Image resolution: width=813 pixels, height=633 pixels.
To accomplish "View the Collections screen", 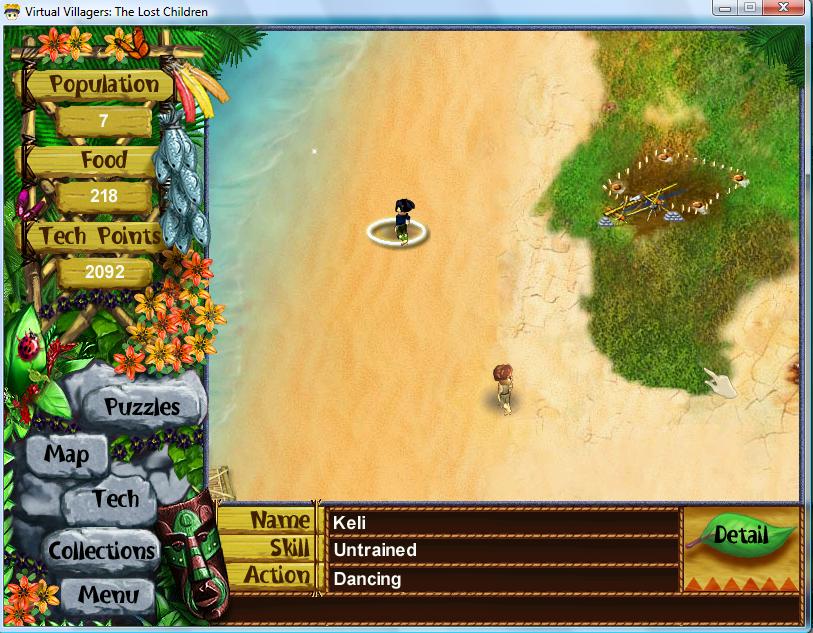I will coord(102,551).
